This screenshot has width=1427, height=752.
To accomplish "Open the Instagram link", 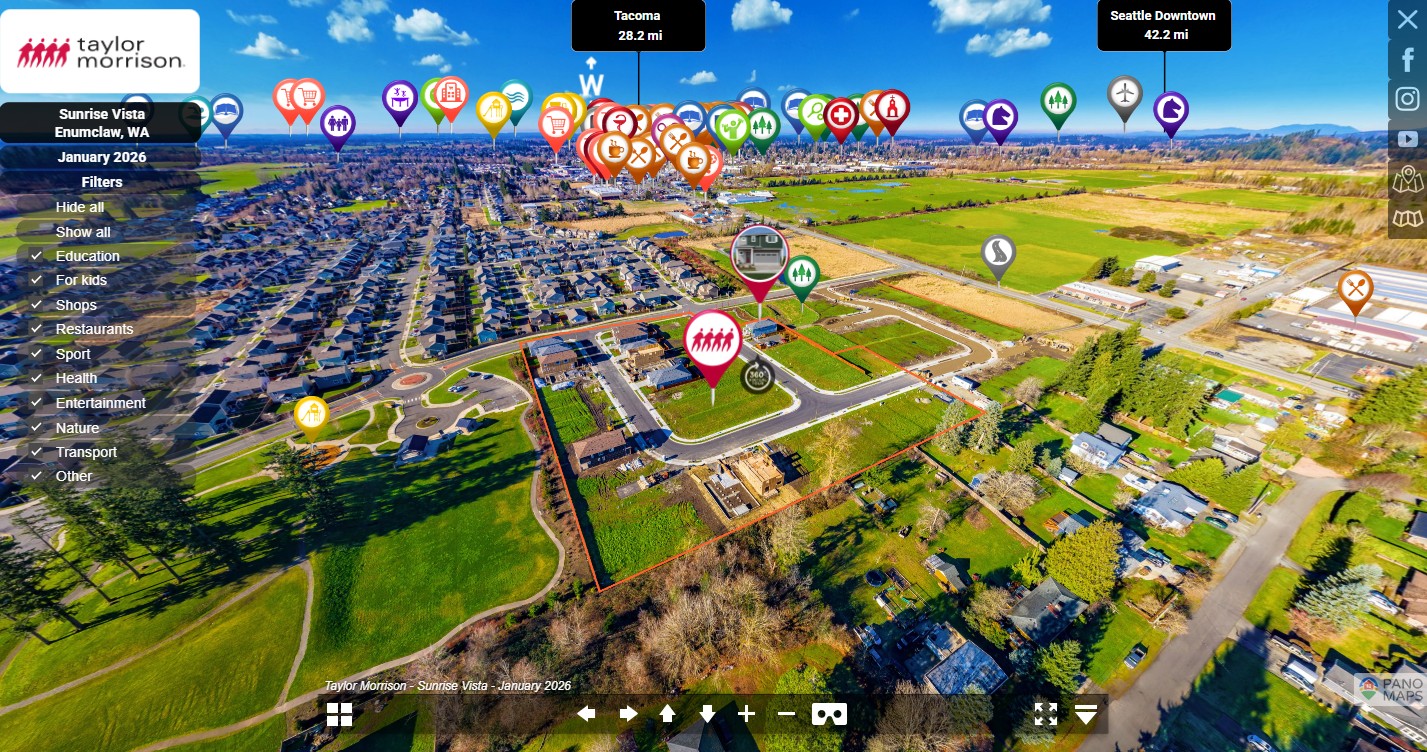I will (x=1407, y=99).
